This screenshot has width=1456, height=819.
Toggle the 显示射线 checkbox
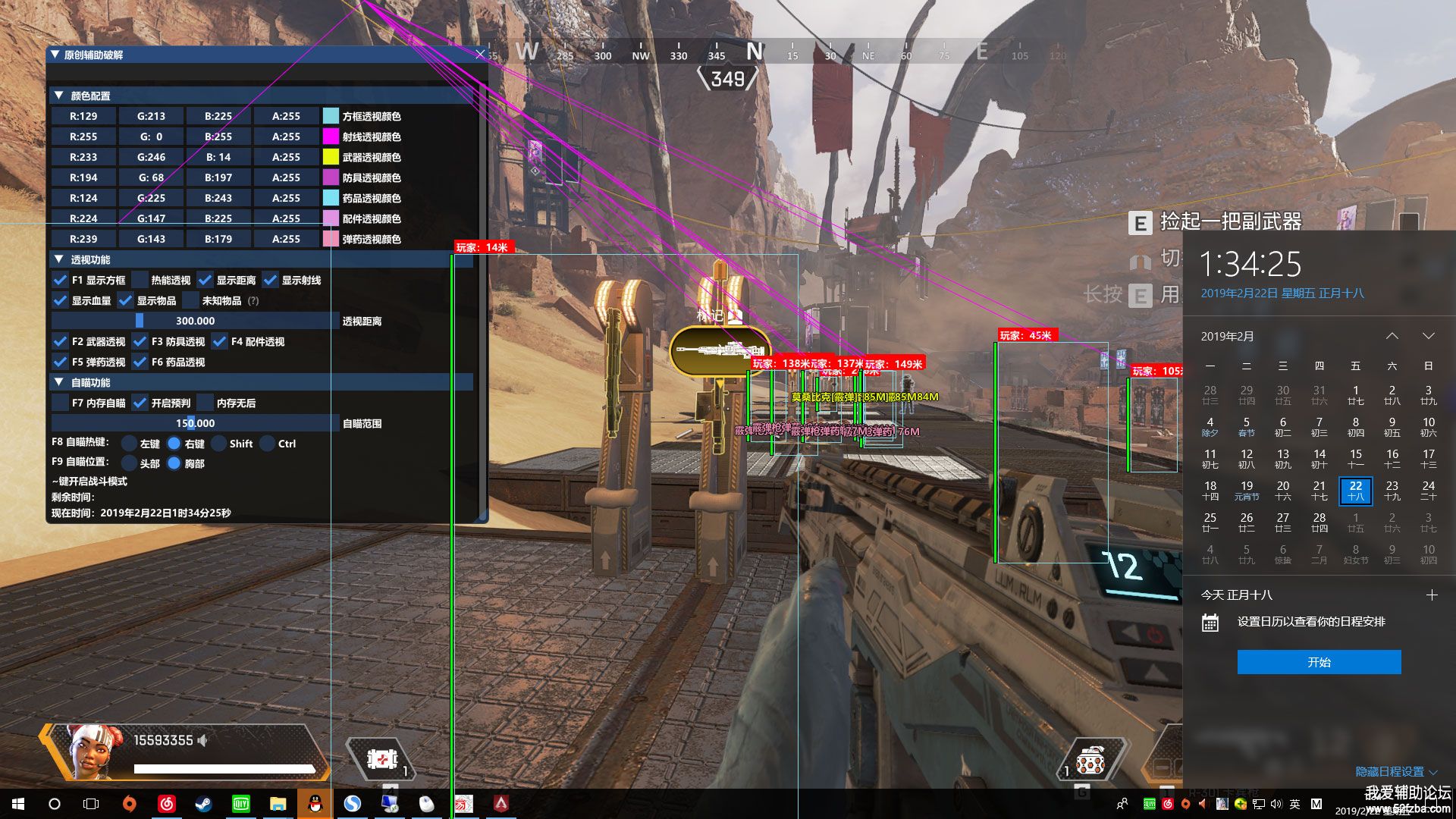[270, 280]
